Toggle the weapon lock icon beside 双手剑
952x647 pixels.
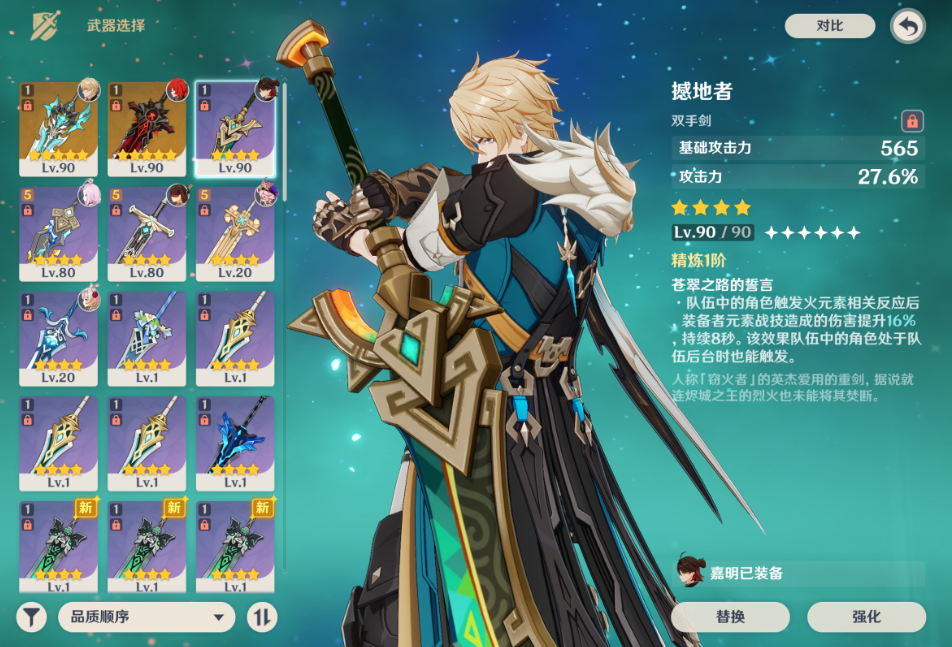[911, 121]
